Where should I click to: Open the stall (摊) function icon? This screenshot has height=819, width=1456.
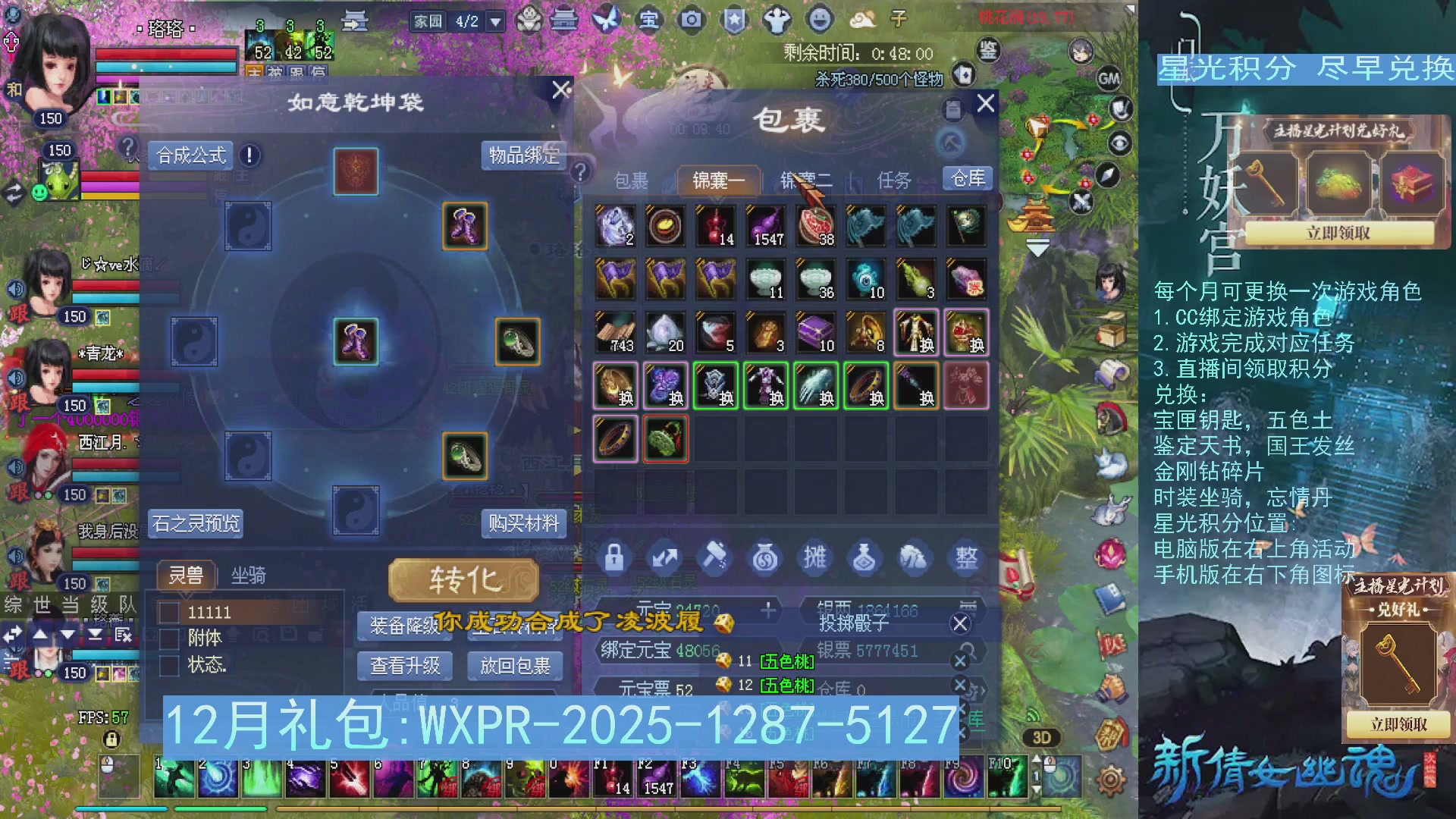point(814,557)
